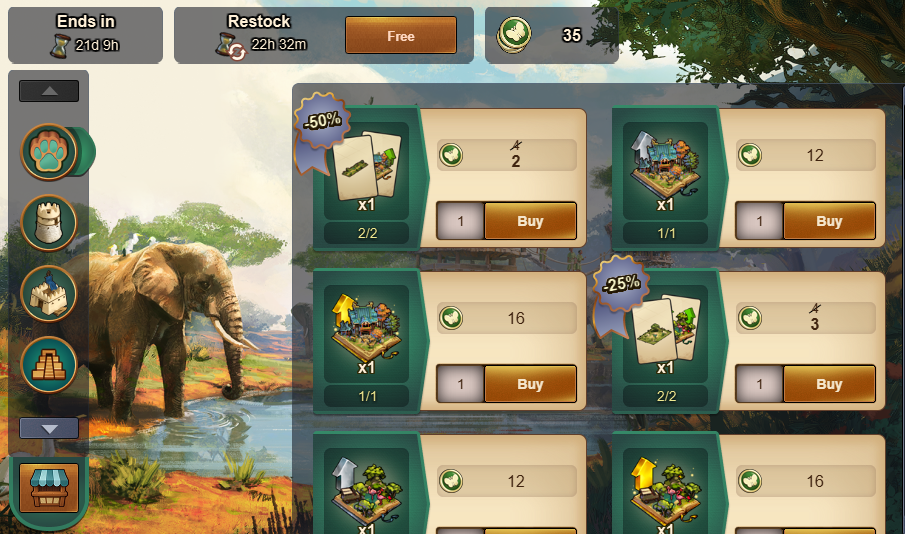Click the down arrow below the categories
905x534 pixels.
pos(49,428)
